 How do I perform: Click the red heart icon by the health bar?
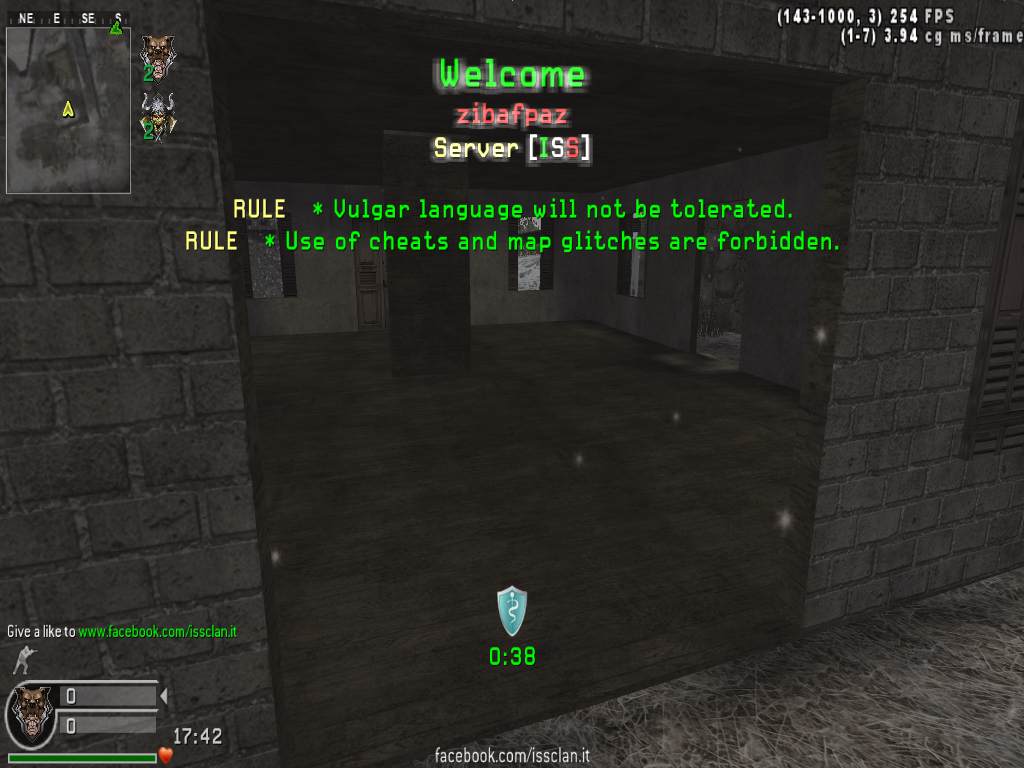[166, 756]
